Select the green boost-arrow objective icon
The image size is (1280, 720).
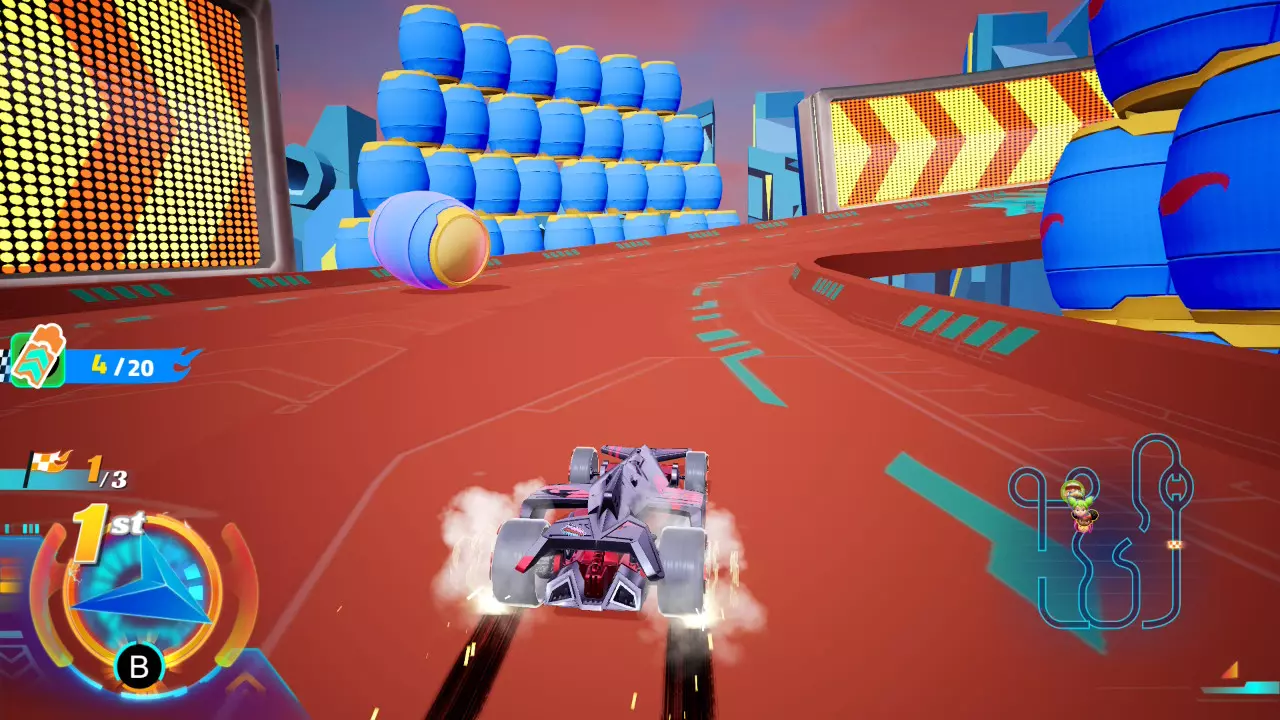pos(38,358)
